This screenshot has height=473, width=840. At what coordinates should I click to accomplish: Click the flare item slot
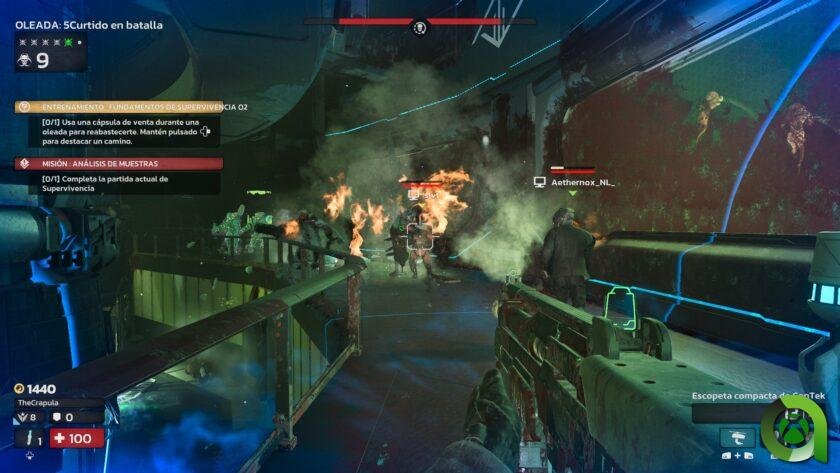point(29,438)
